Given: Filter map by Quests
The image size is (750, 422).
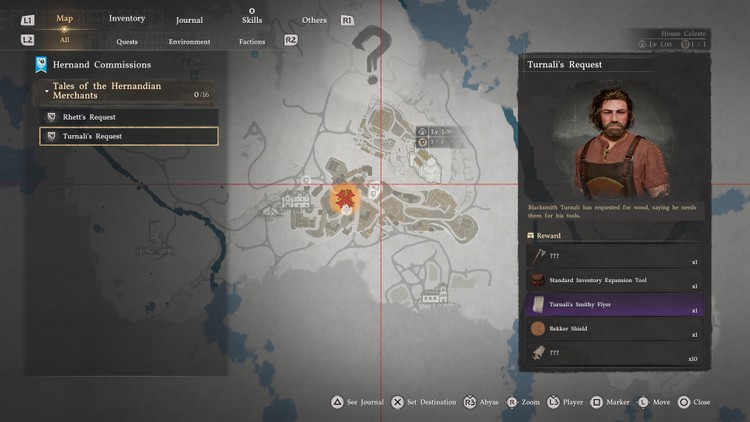Looking at the screenshot, I should click(x=127, y=42).
